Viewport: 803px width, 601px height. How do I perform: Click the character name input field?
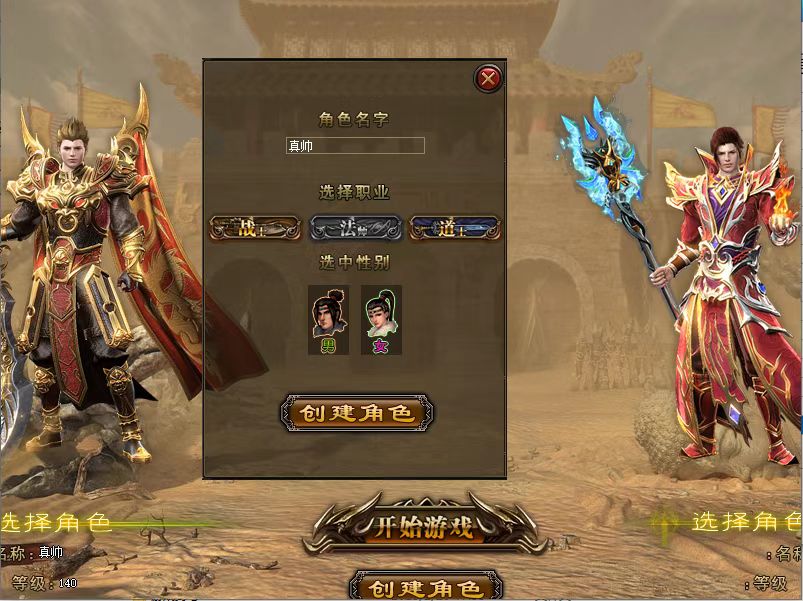pos(354,146)
